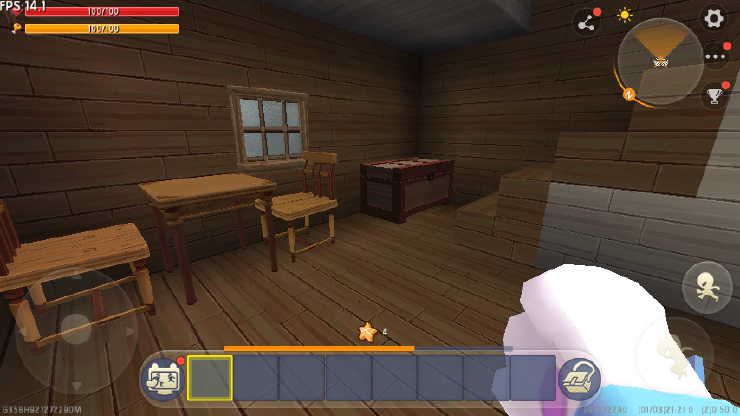Screen dimensions: 740x416
Task: Open the backpack inventory button
Action: (579, 378)
